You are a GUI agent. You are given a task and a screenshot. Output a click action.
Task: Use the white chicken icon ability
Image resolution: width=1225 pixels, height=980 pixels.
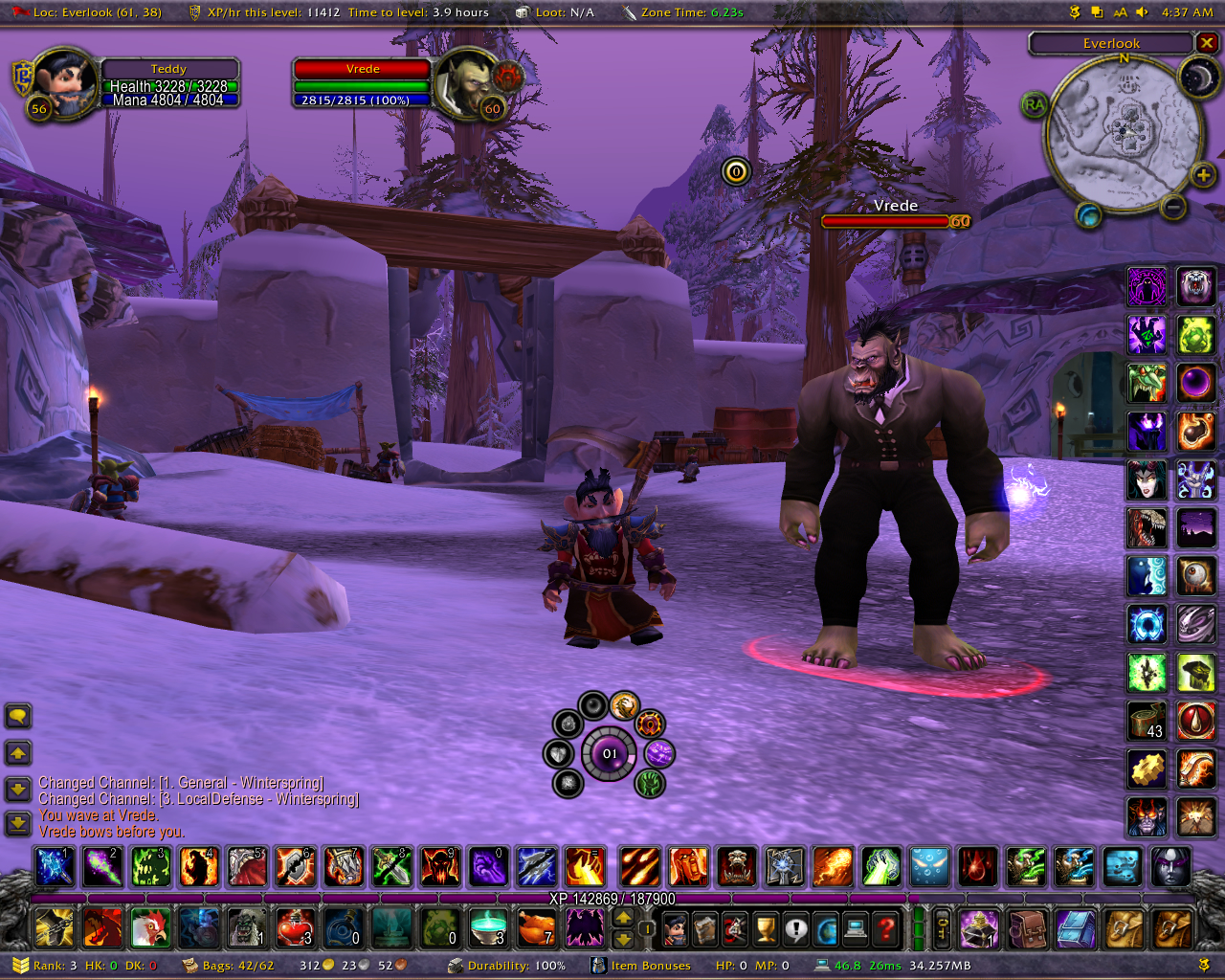[x=150, y=927]
